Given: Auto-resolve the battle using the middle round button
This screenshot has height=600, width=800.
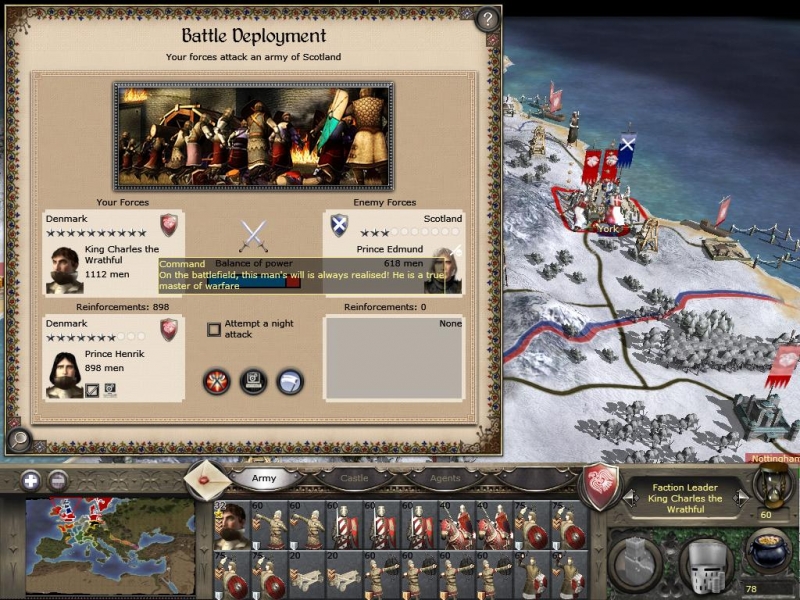Looking at the screenshot, I should coord(253,382).
